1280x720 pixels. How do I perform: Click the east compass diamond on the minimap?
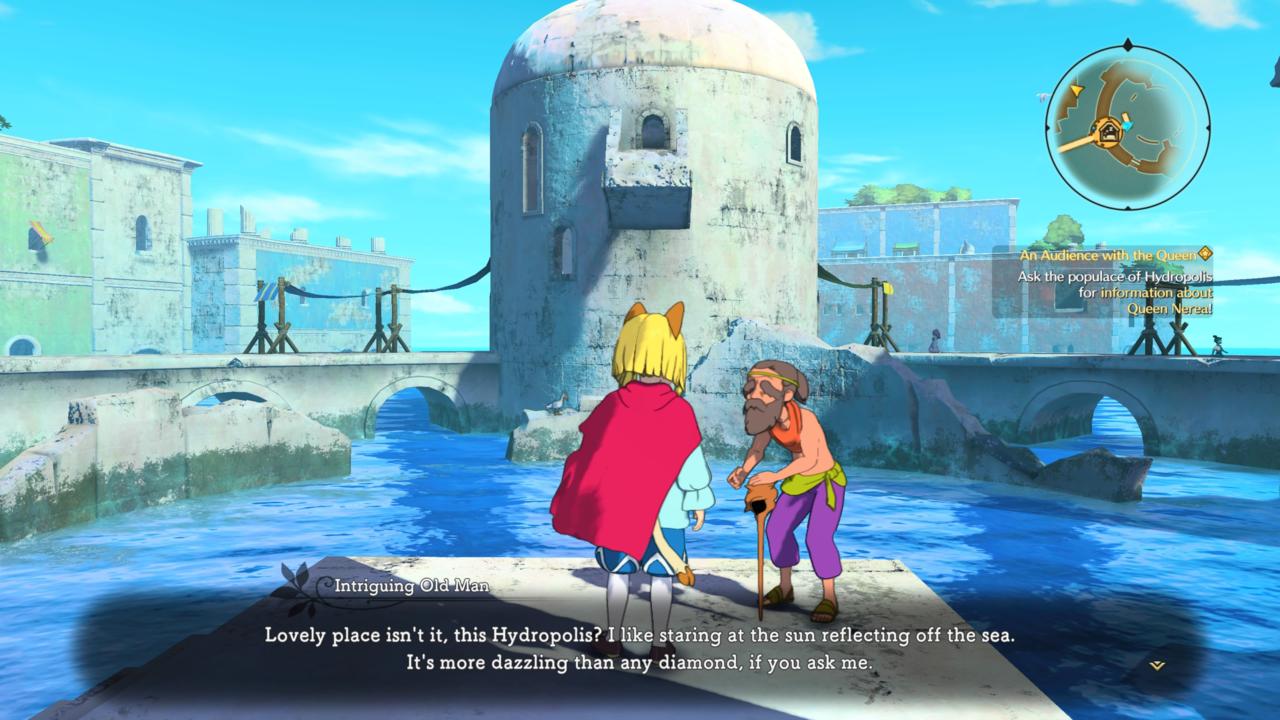(1209, 128)
